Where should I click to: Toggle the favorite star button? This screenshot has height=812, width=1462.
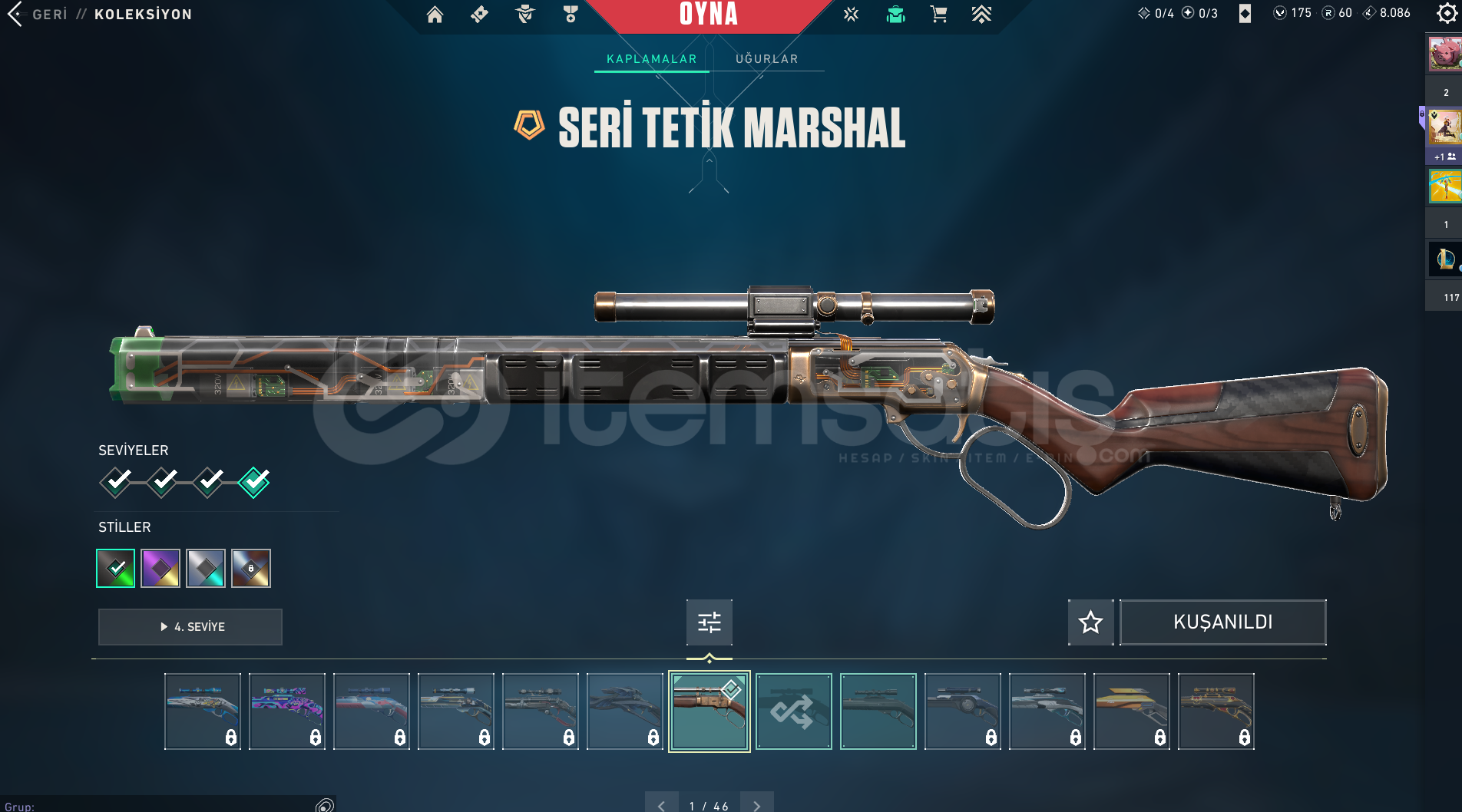[x=1090, y=622]
